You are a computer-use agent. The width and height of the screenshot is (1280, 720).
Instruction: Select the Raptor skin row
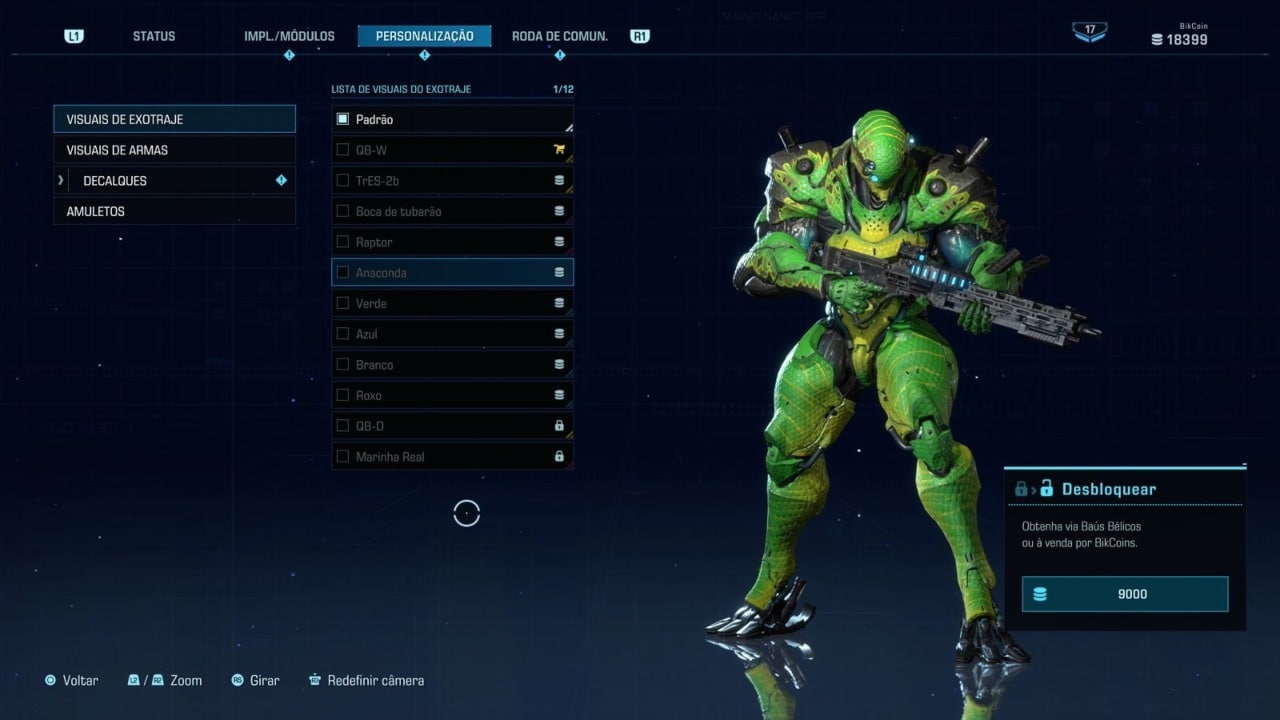pyautogui.click(x=452, y=242)
